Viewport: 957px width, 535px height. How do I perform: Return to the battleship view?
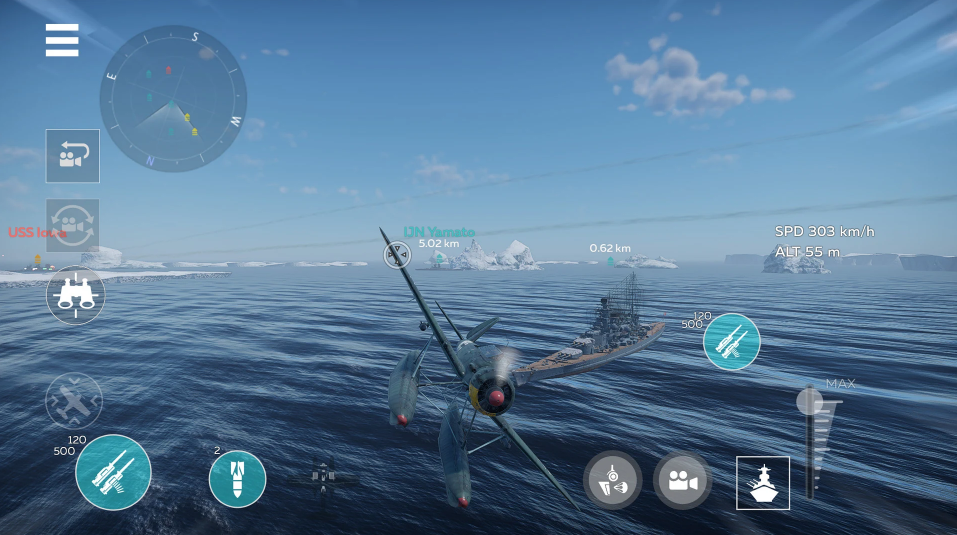(x=763, y=483)
